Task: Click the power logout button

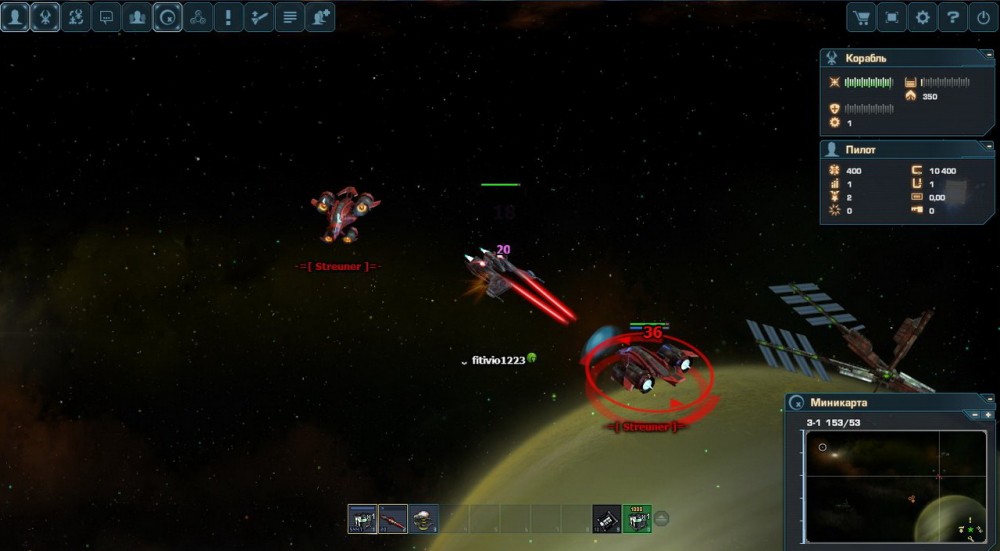Action: point(984,17)
